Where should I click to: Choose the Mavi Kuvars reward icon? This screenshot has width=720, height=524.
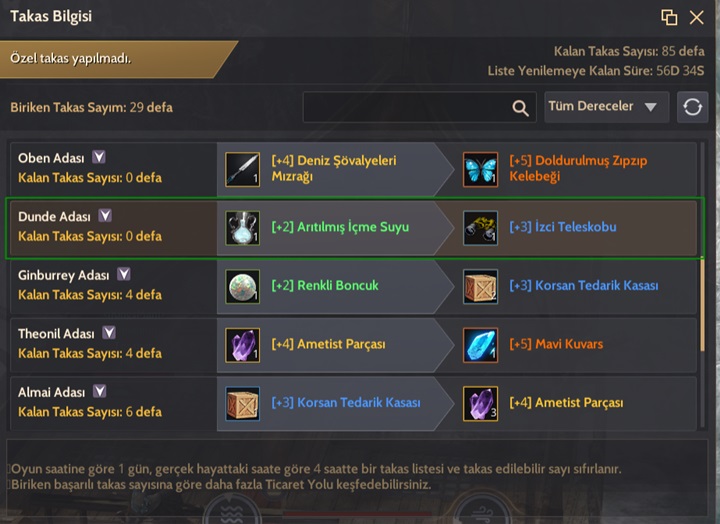coord(480,345)
